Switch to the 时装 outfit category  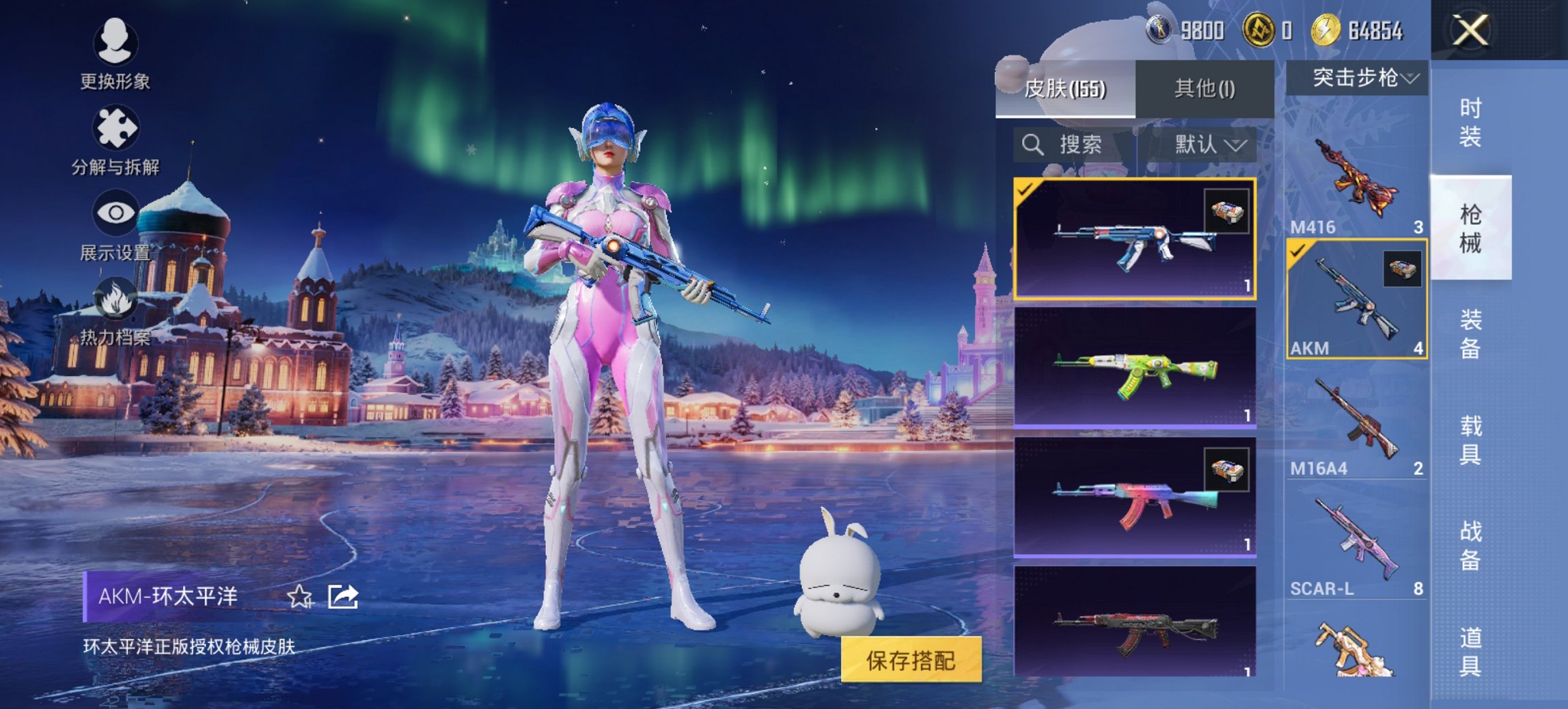[x=1470, y=122]
